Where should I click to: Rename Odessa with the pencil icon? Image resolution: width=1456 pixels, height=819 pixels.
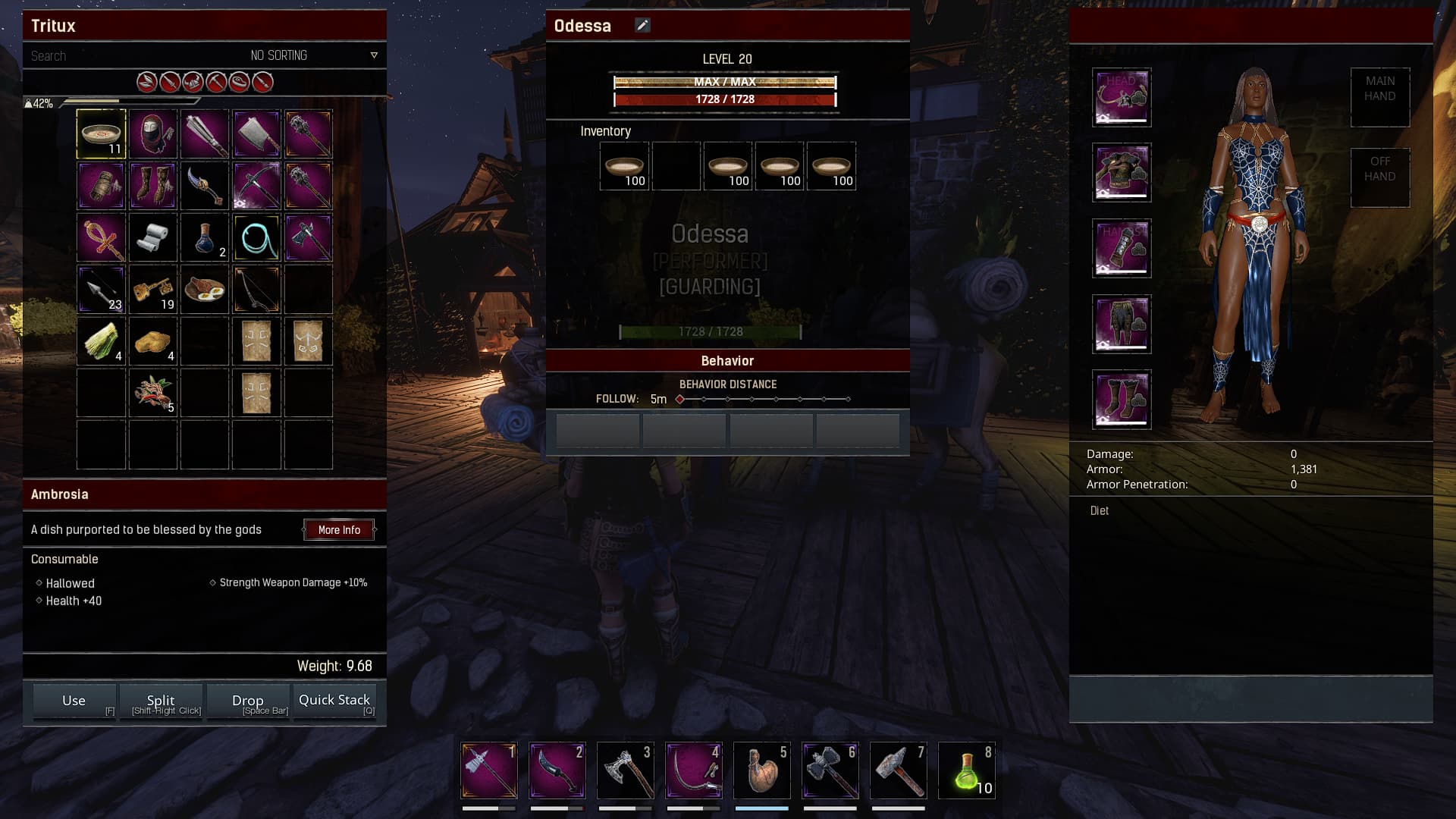[x=642, y=26]
